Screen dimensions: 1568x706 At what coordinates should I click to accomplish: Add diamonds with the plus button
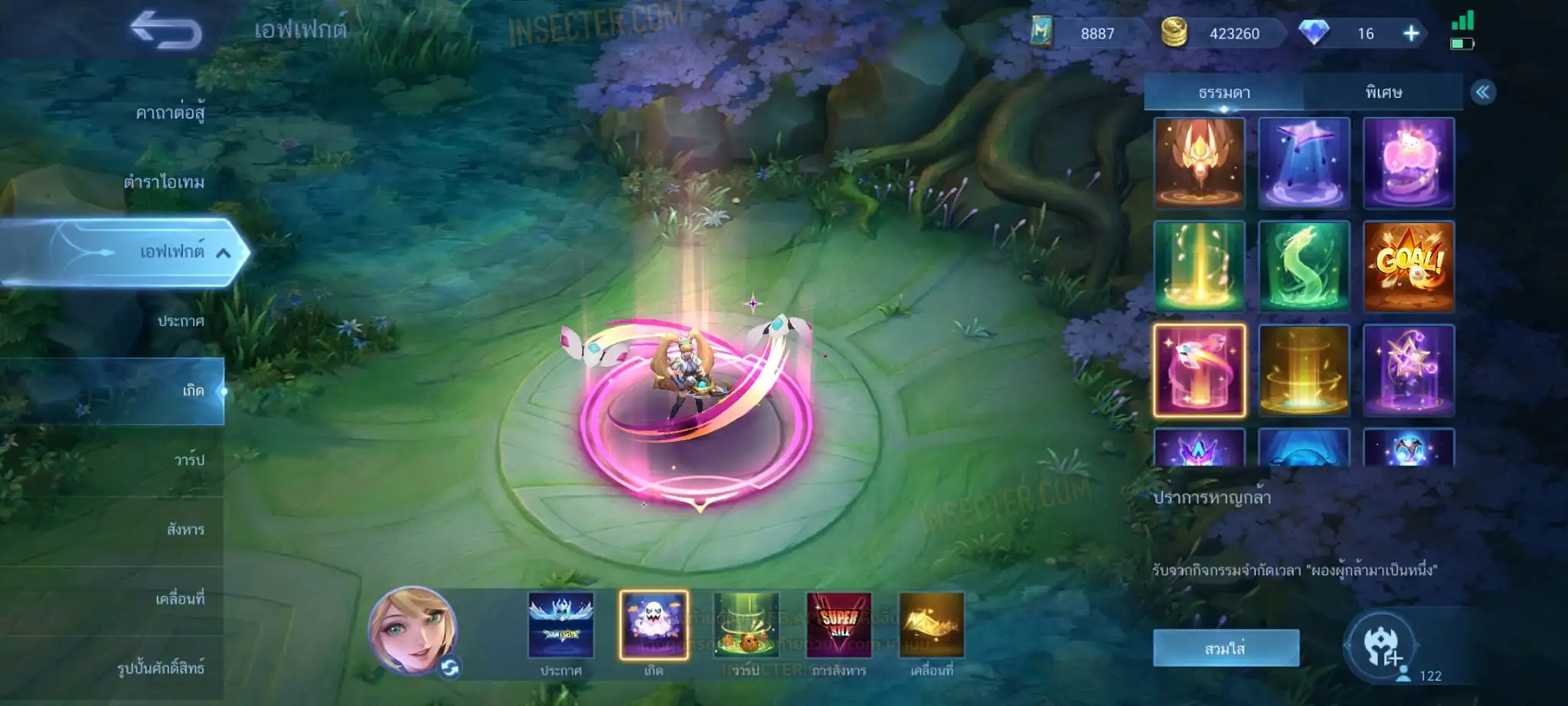[x=1410, y=34]
